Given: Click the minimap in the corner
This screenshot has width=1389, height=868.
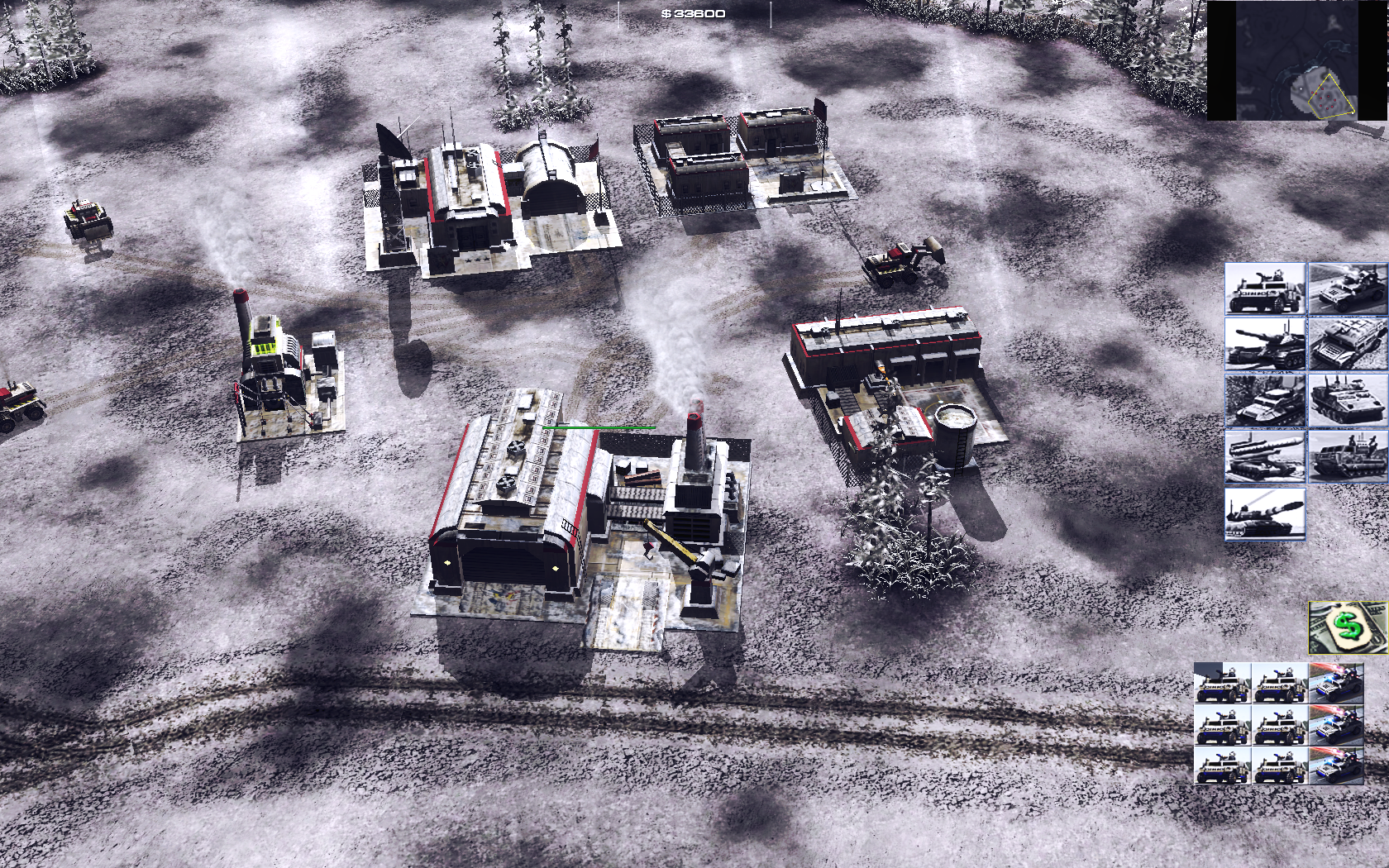Looking at the screenshot, I should (1296, 60).
